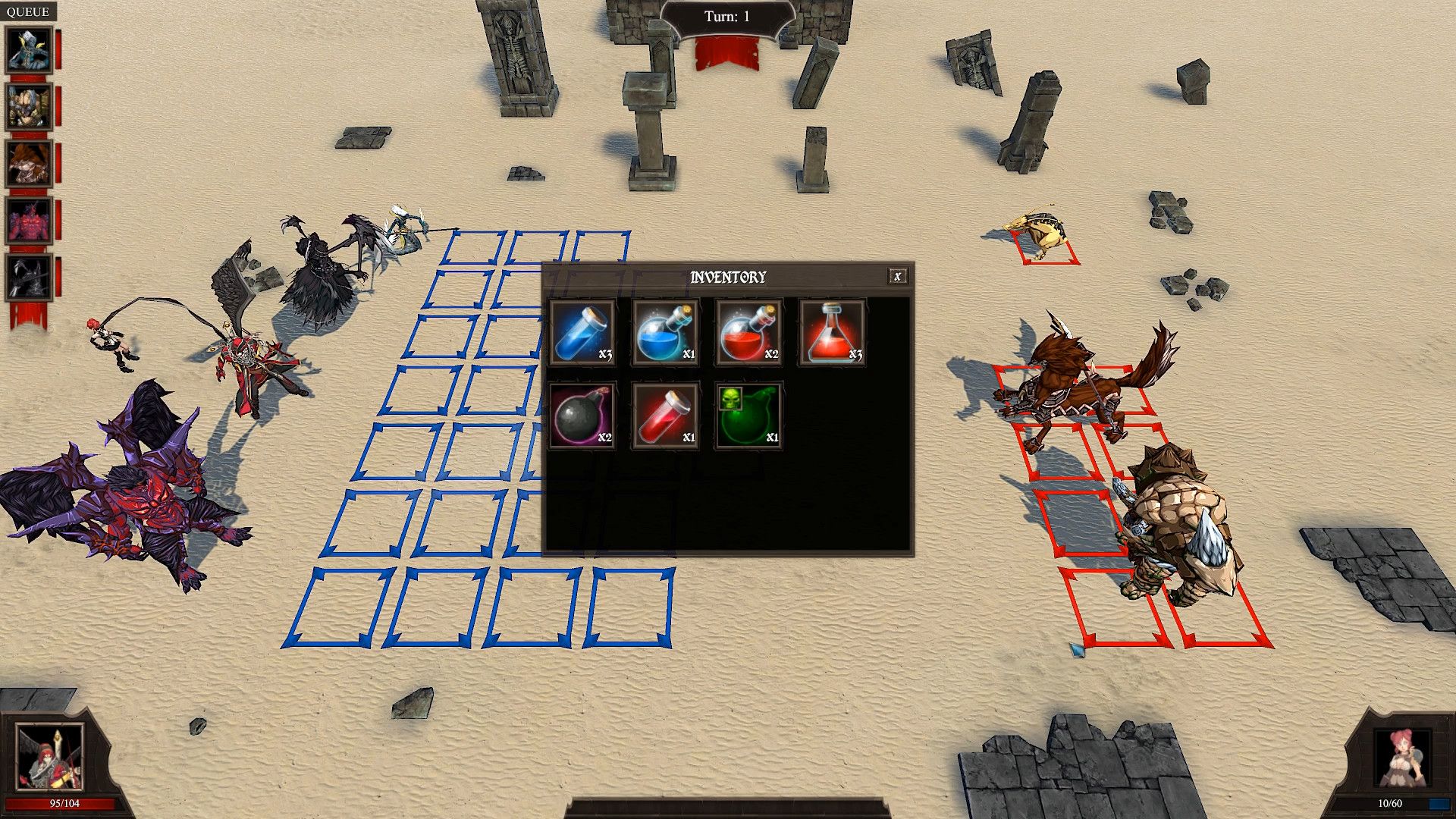
Task: Select the blue vial potion stack
Action: coord(582,333)
